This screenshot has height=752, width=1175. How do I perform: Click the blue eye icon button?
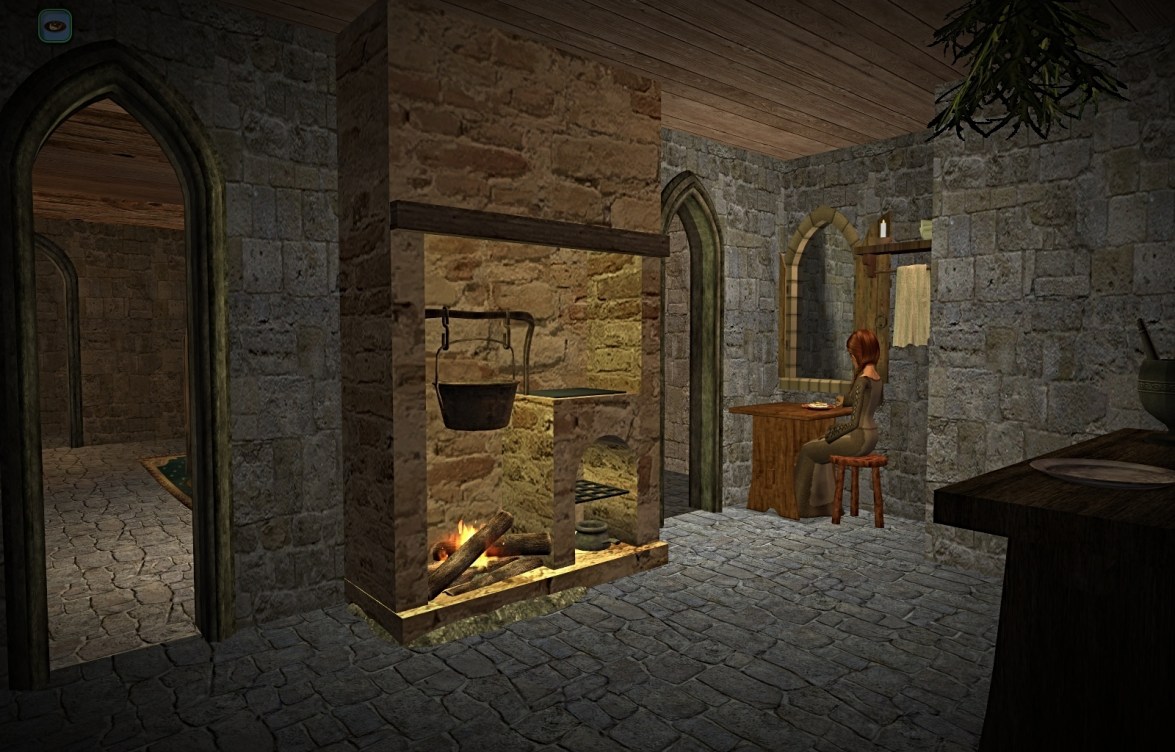pyautogui.click(x=55, y=25)
